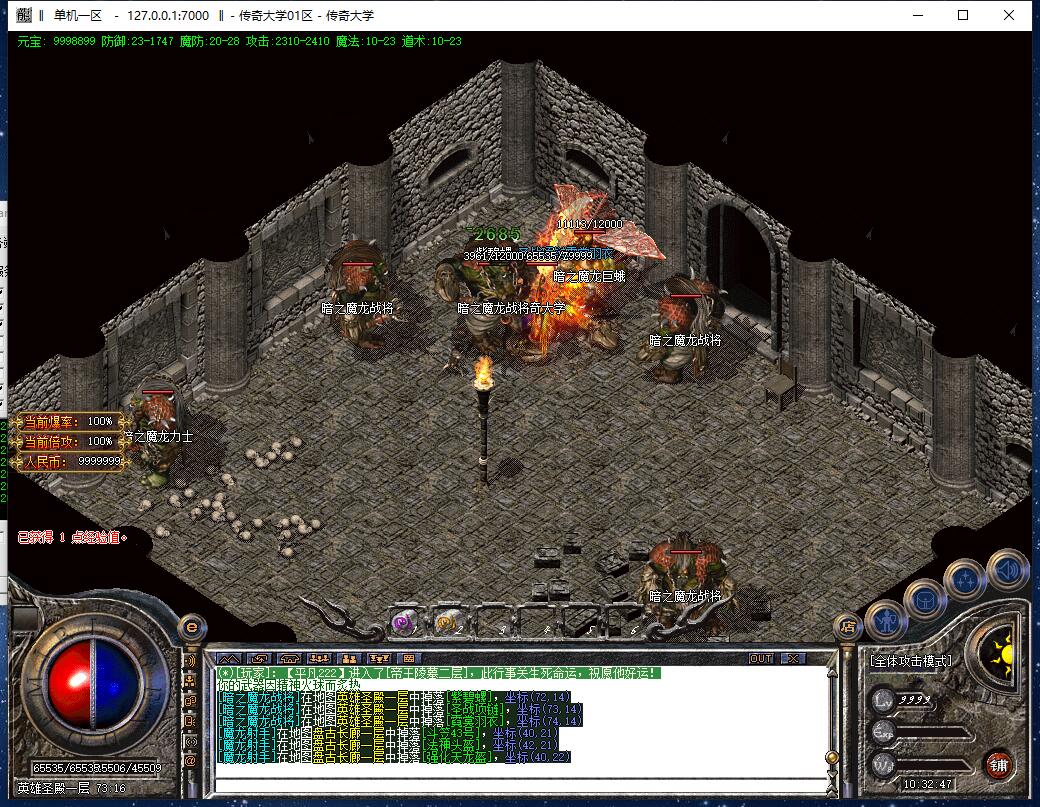Open the skills panel with star icon
Image resolution: width=1040 pixels, height=807 pixels.
tap(966, 578)
